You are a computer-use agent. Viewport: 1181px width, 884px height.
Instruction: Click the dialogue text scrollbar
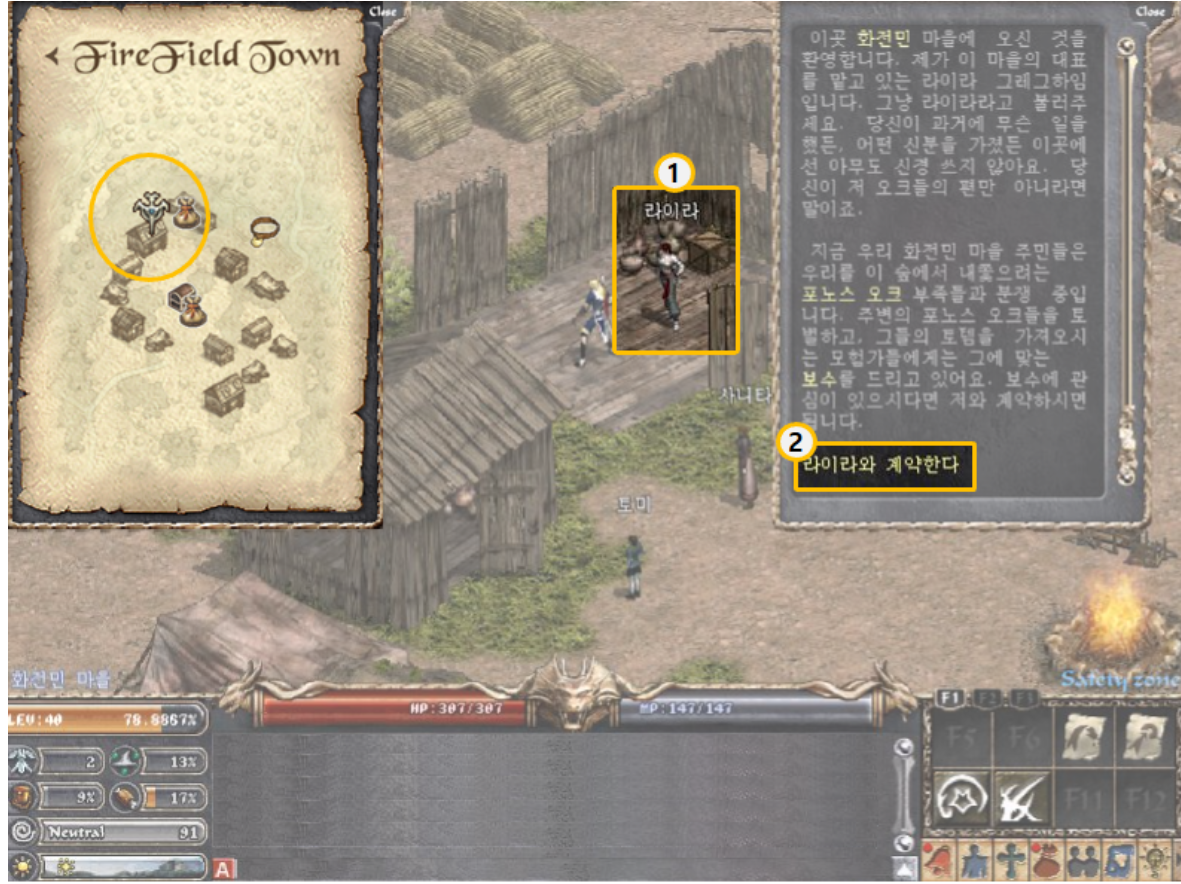tap(1128, 260)
